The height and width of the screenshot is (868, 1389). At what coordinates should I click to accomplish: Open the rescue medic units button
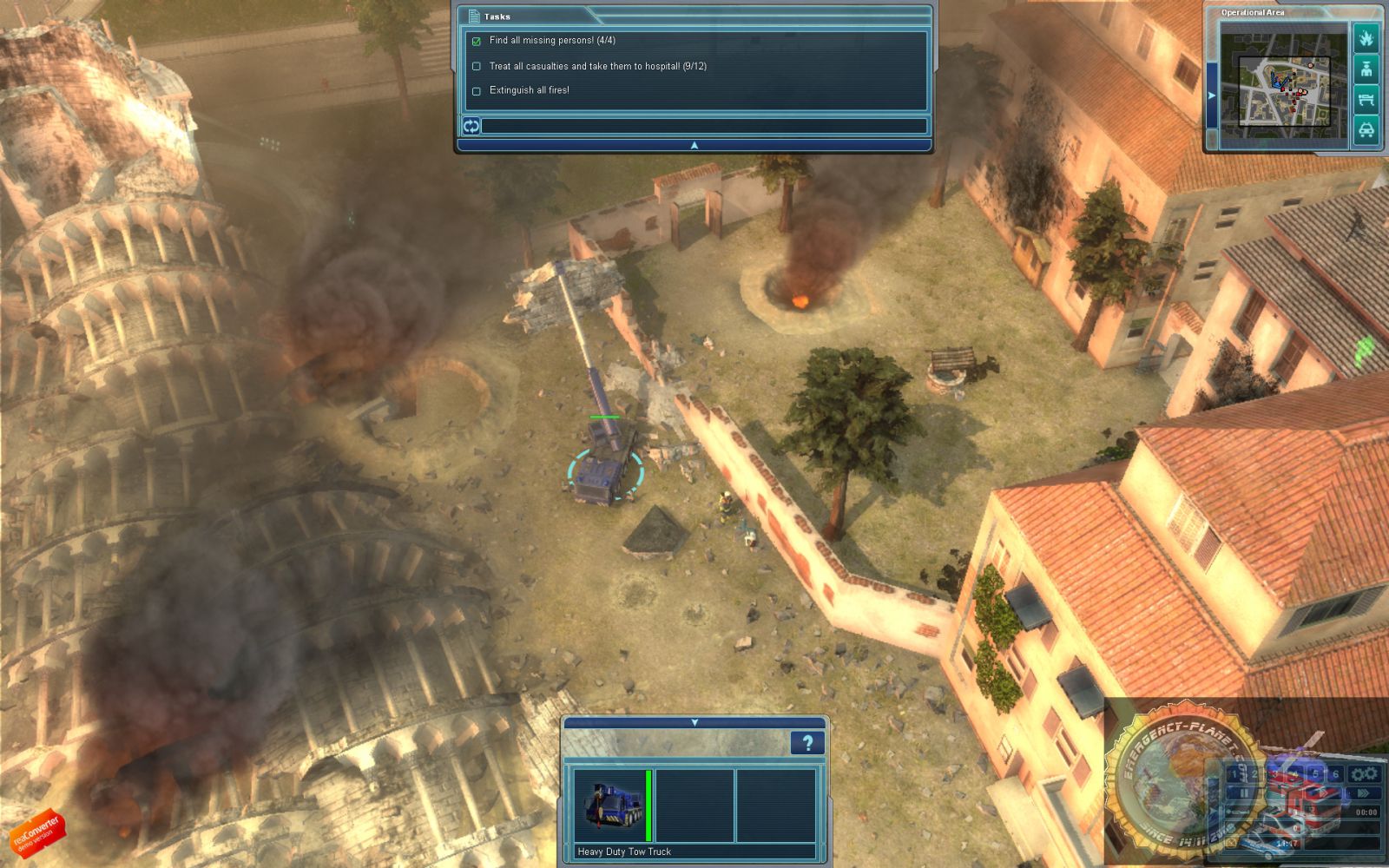(x=1366, y=69)
